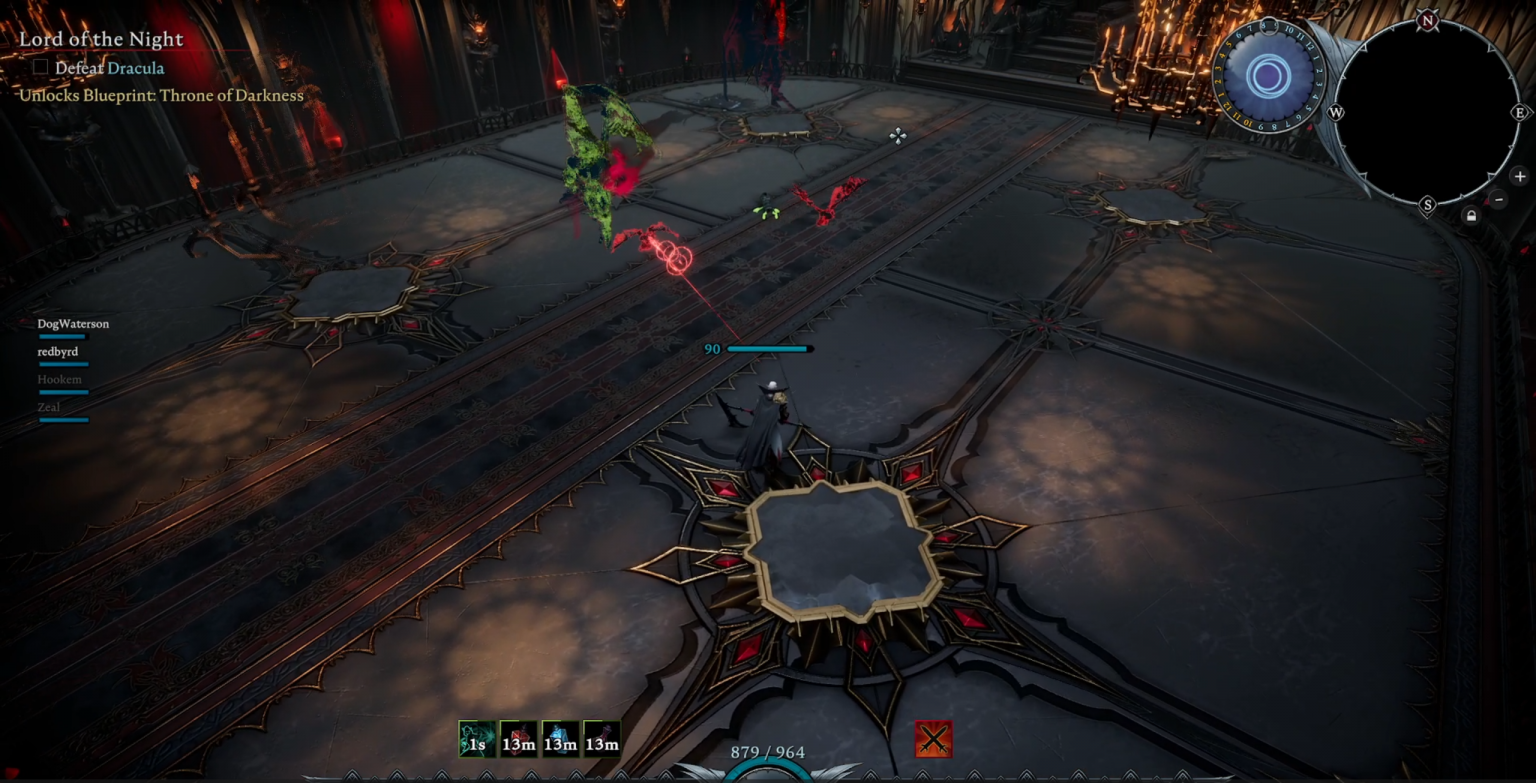Viewport: 1536px width, 783px height.
Task: Open the Dracula link in the quest objective
Action: pyautogui.click(x=136, y=67)
